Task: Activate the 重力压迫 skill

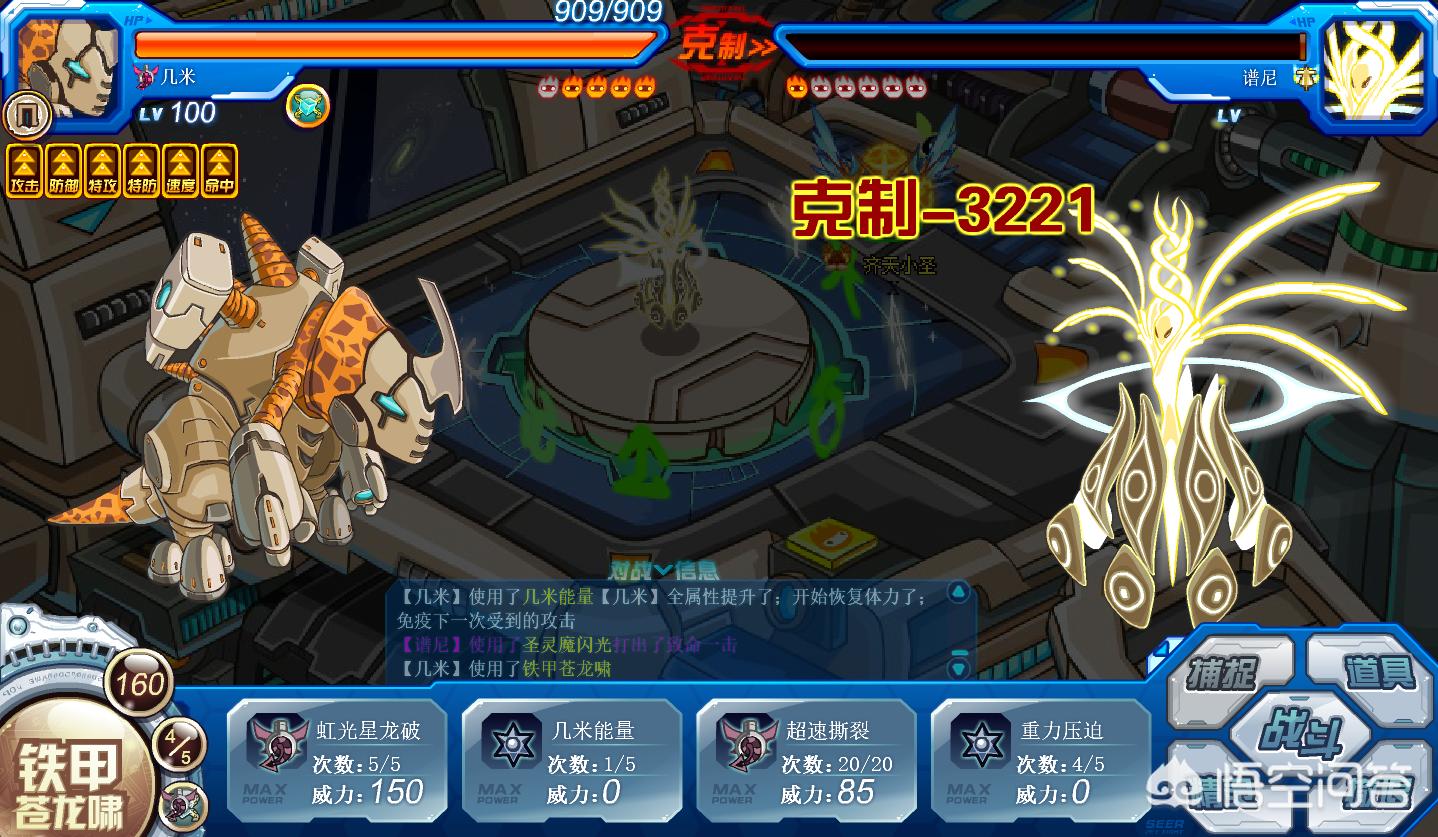Action: (x=1040, y=762)
